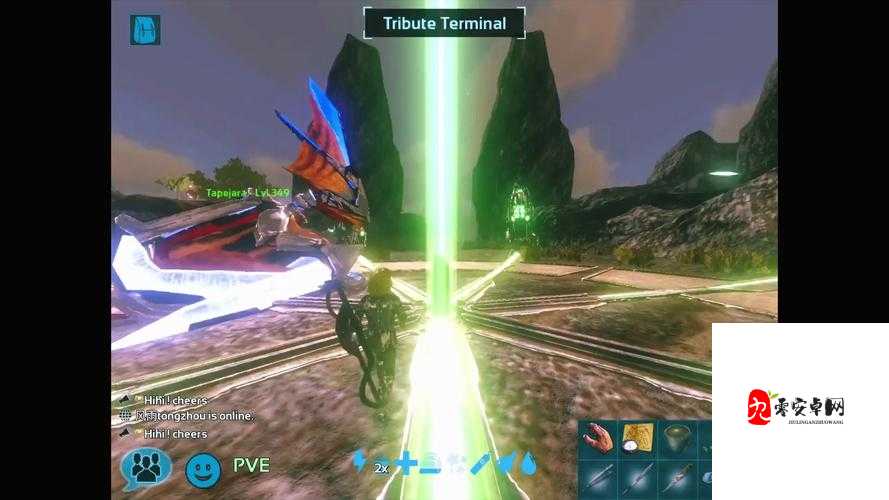Click the lightning bolt stamina icon
Image resolution: width=889 pixels, height=500 pixels.
coord(359,461)
